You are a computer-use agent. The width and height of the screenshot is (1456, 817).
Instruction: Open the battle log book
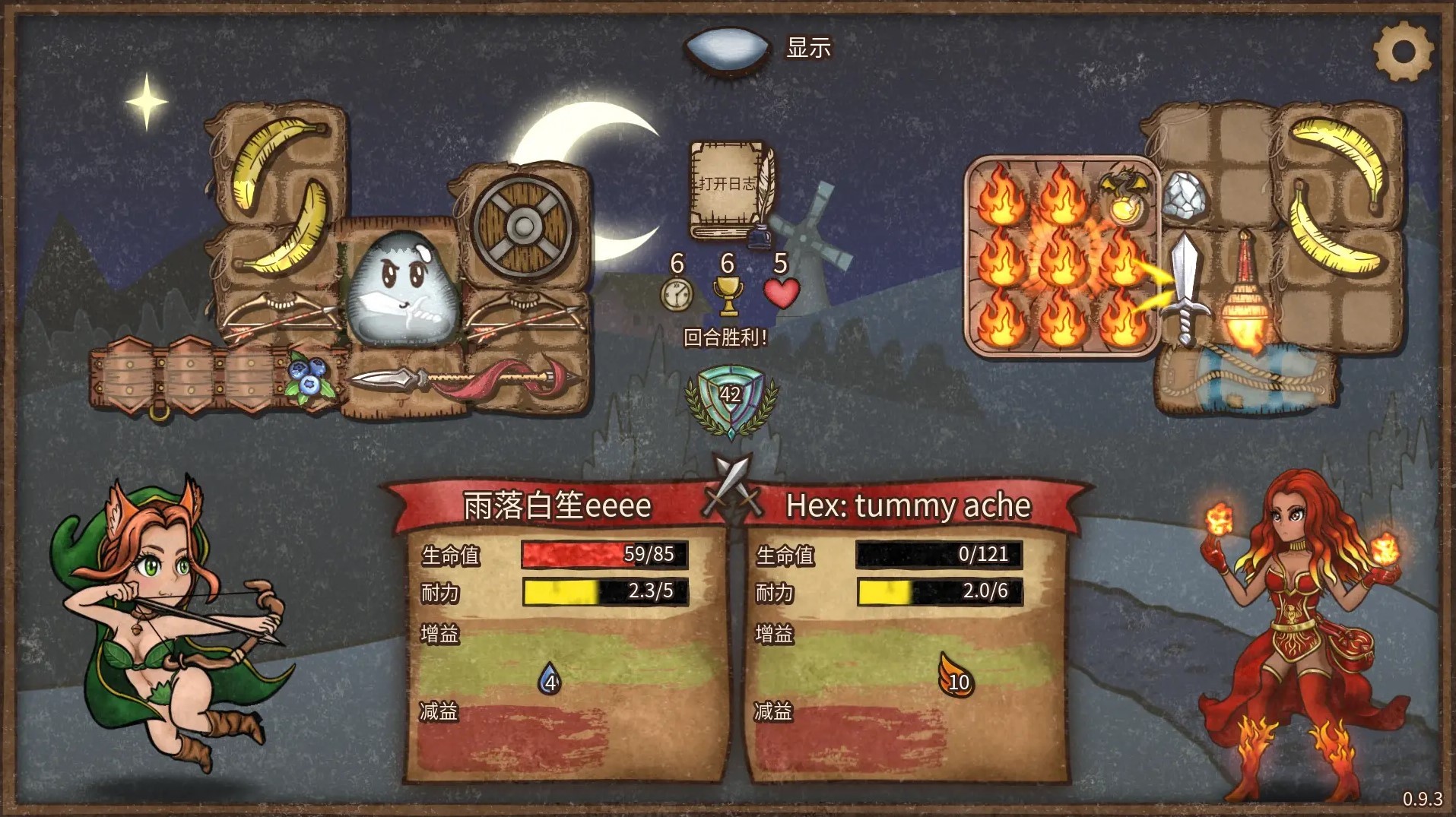pos(728,190)
